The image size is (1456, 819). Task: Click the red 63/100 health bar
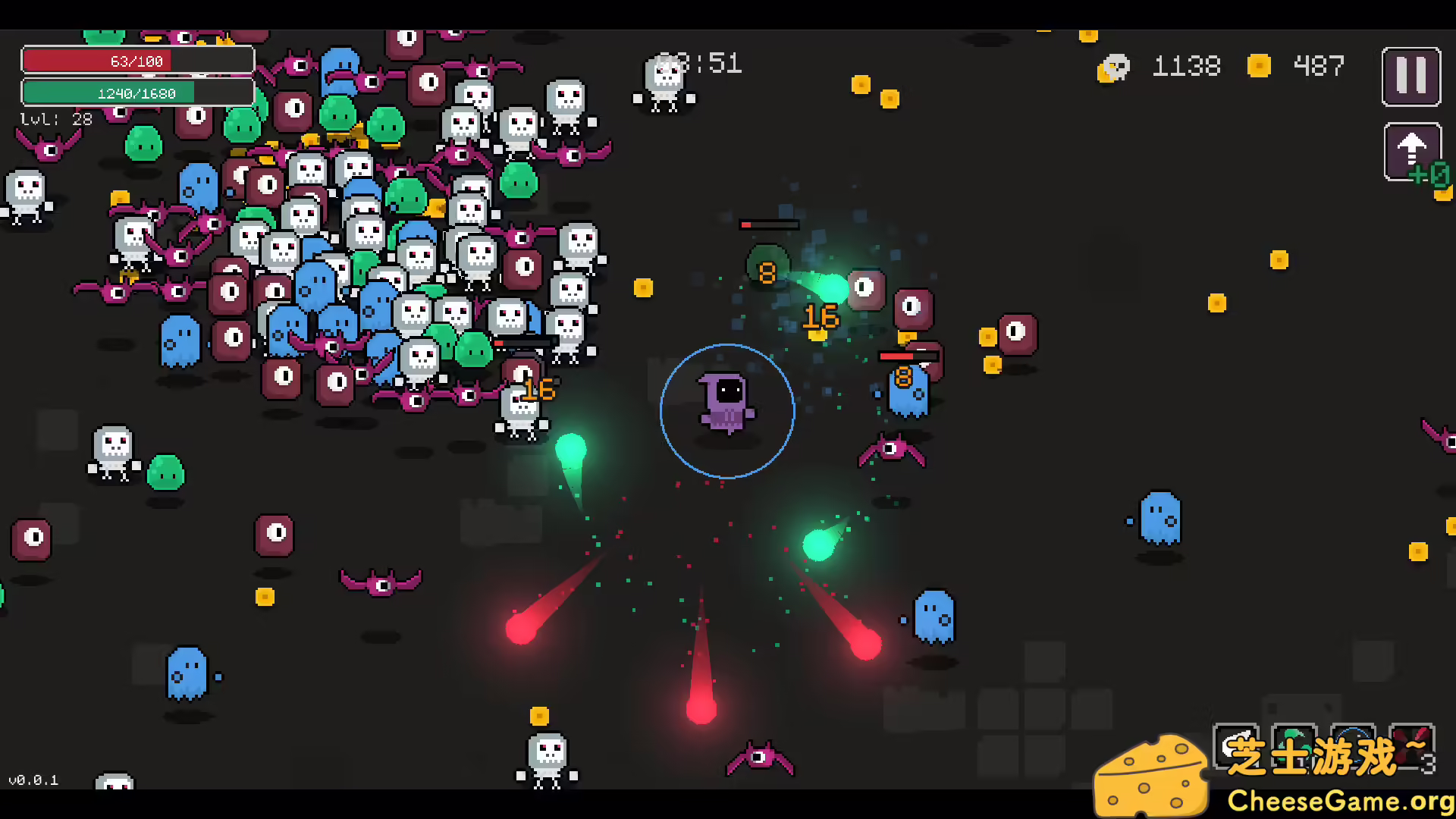click(x=137, y=60)
